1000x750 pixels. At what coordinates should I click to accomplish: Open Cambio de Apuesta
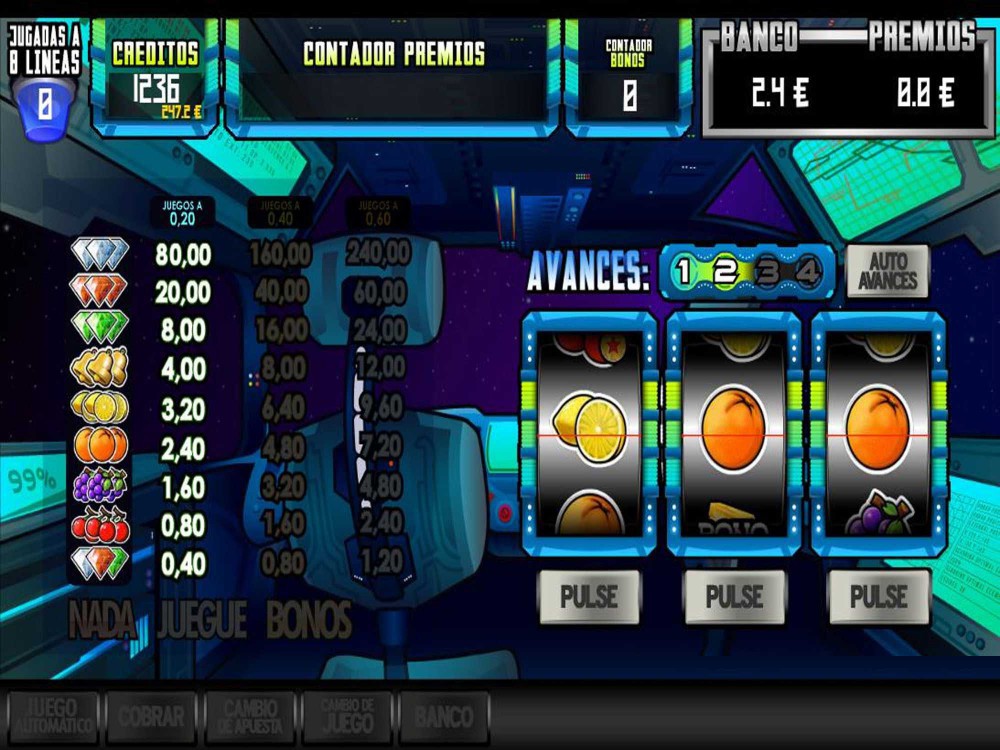pos(249,717)
